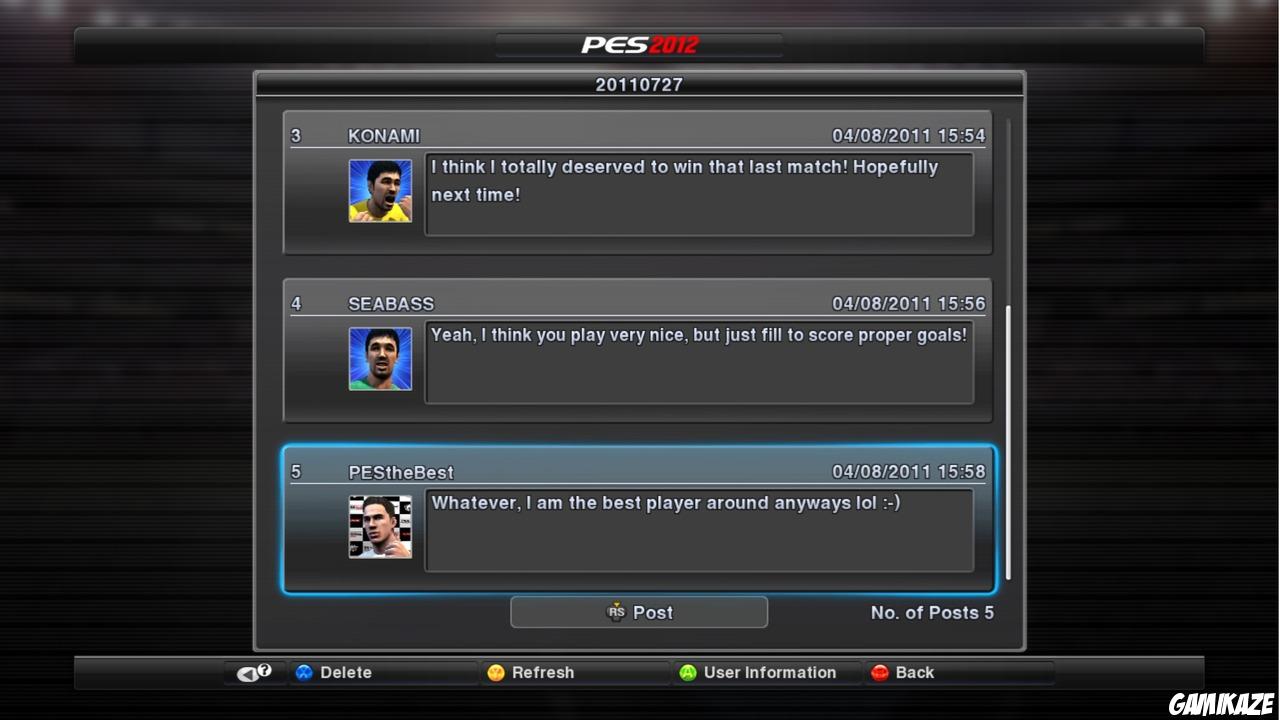Click PEStheBest's press-conference avatar thumbnail
This screenshot has width=1280, height=720.
[x=380, y=526]
